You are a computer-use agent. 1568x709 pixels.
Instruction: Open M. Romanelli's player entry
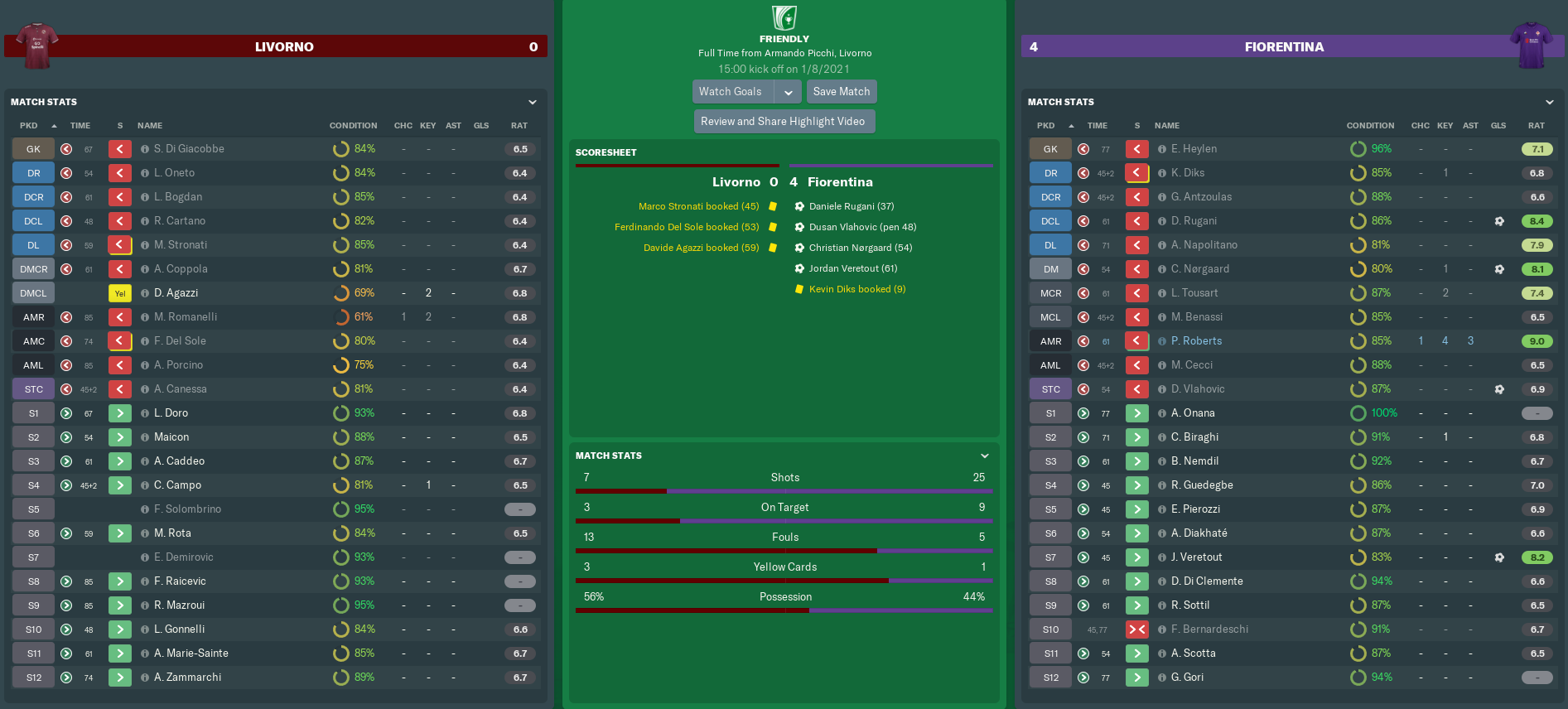pos(186,317)
